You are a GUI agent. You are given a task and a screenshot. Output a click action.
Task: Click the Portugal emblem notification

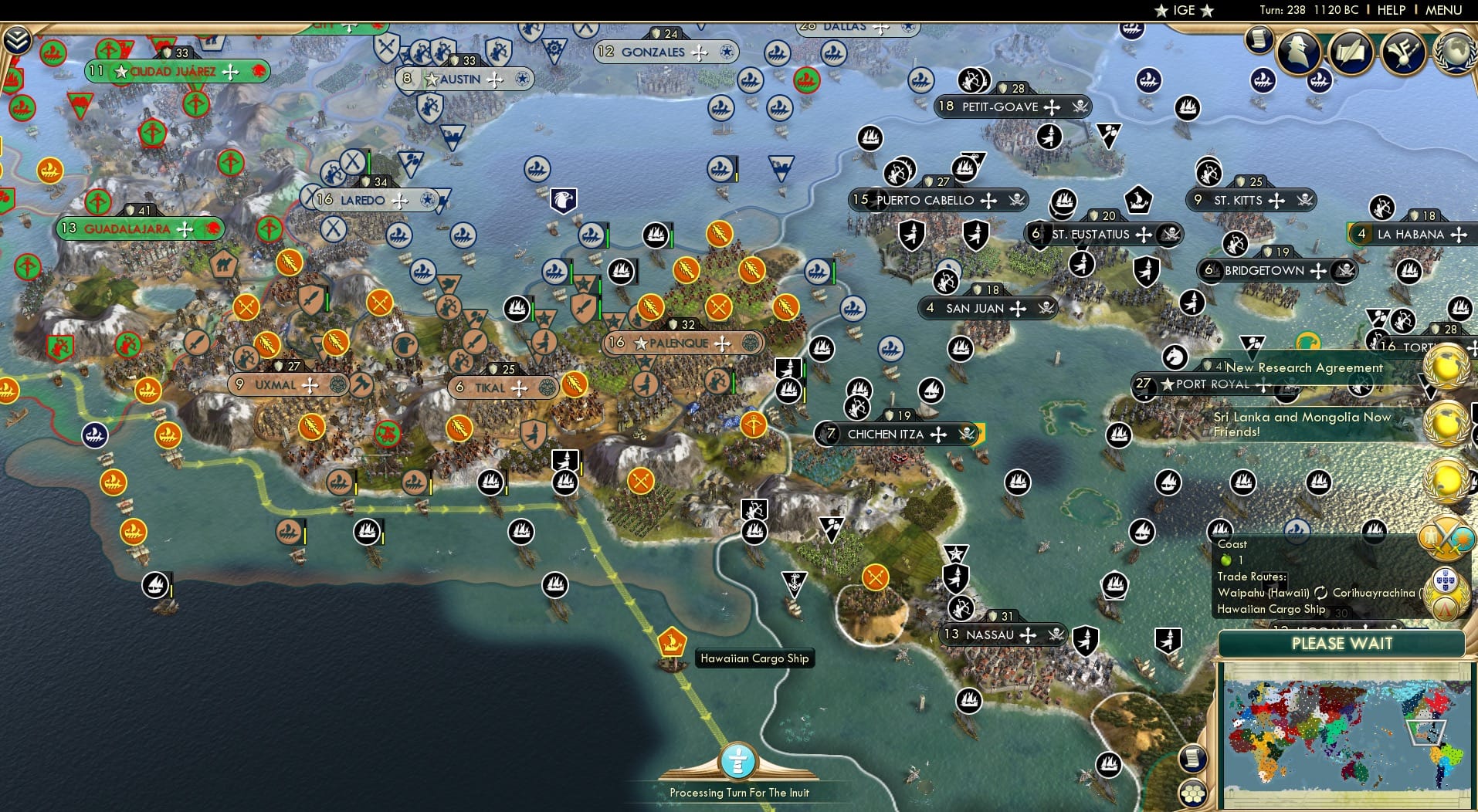(x=1446, y=580)
